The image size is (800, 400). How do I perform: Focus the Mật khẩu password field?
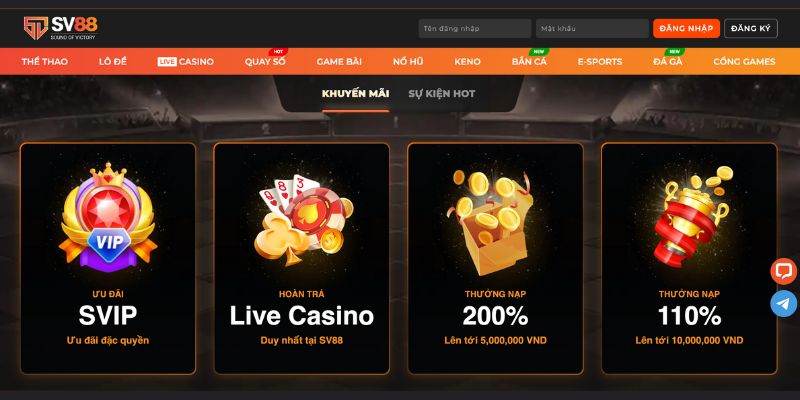click(591, 28)
